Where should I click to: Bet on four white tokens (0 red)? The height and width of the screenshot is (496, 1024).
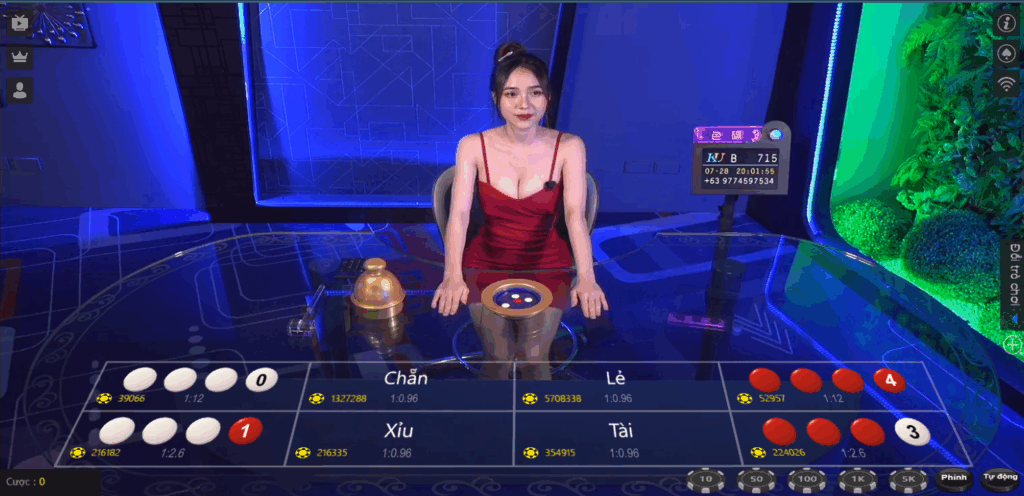[x=191, y=386]
